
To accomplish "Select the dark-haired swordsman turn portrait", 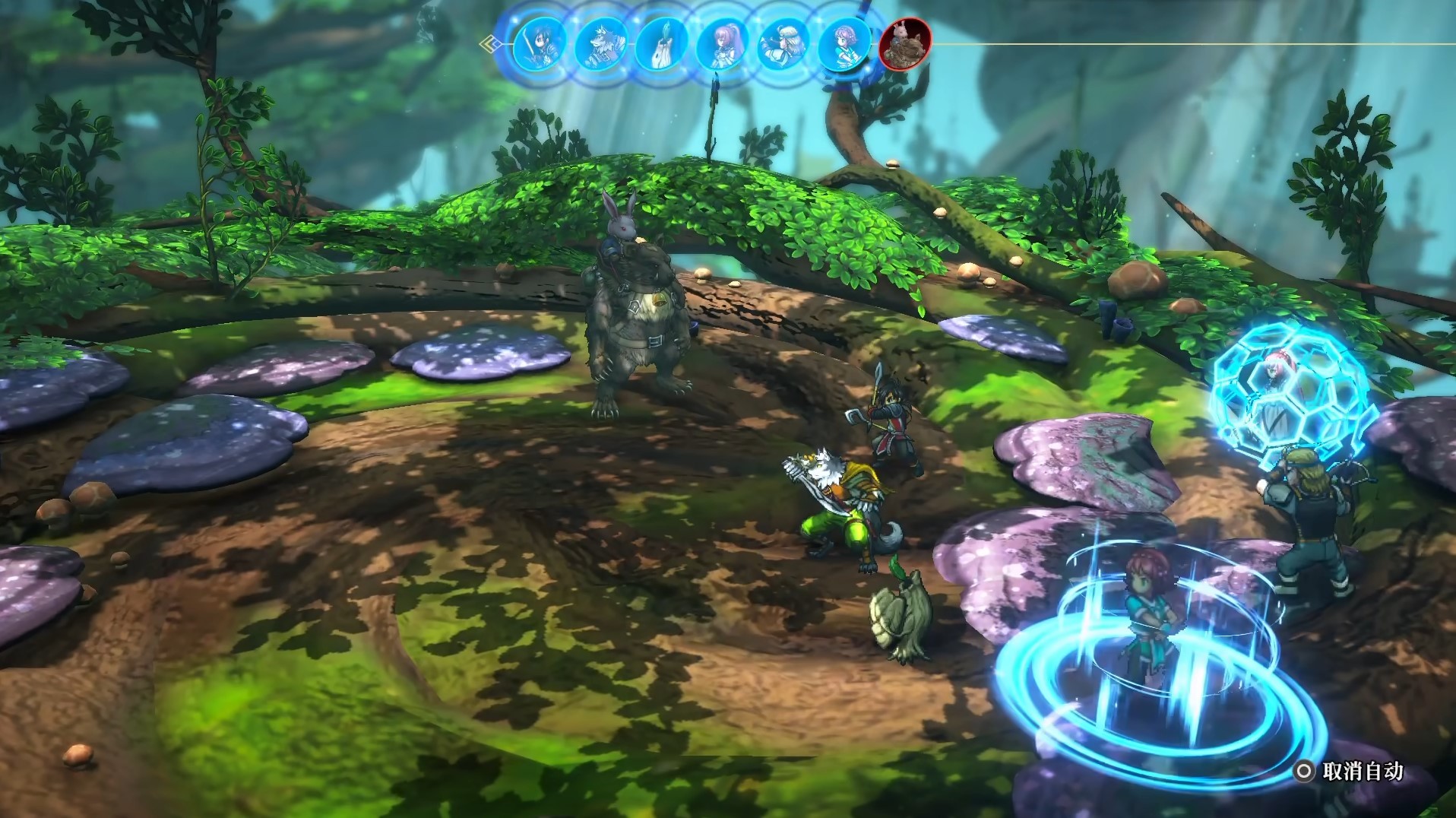I will click(x=539, y=43).
